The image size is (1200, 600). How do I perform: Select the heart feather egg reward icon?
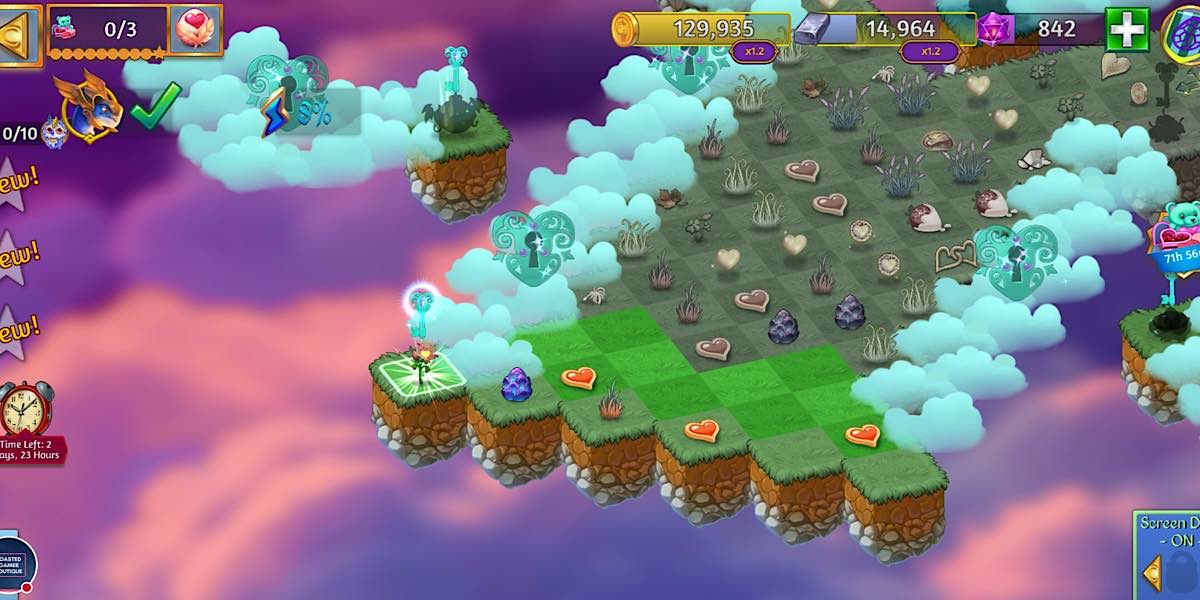pos(195,30)
